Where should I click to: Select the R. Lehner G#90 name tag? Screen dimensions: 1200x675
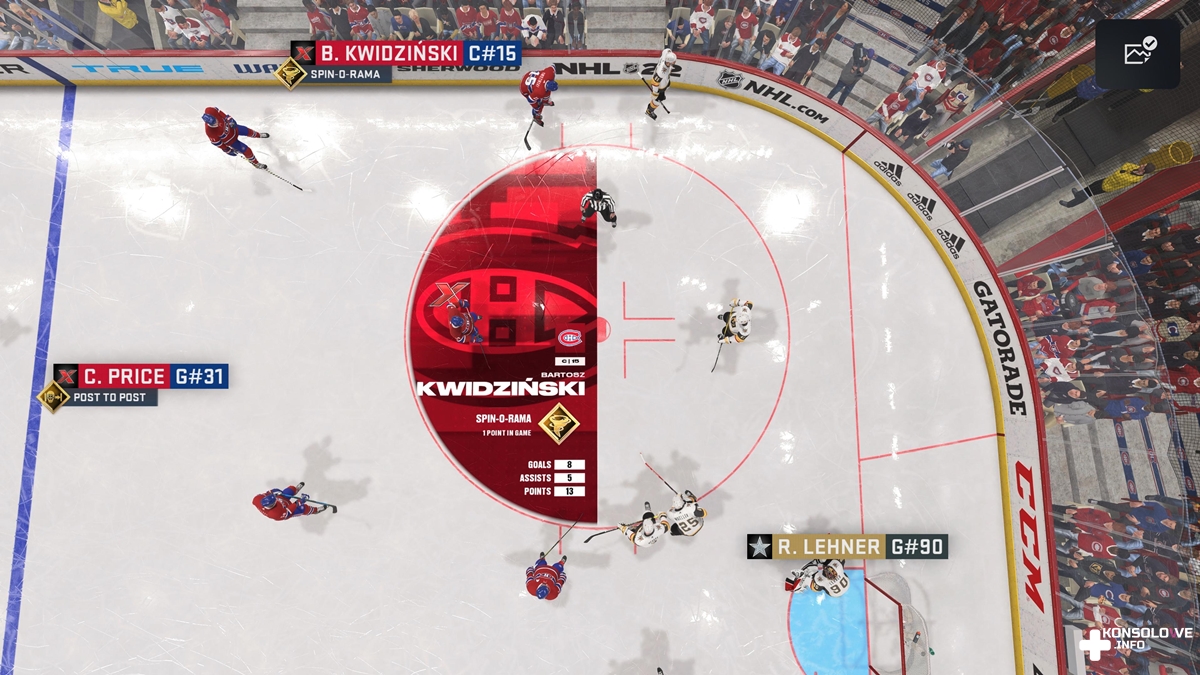pyautogui.click(x=847, y=546)
